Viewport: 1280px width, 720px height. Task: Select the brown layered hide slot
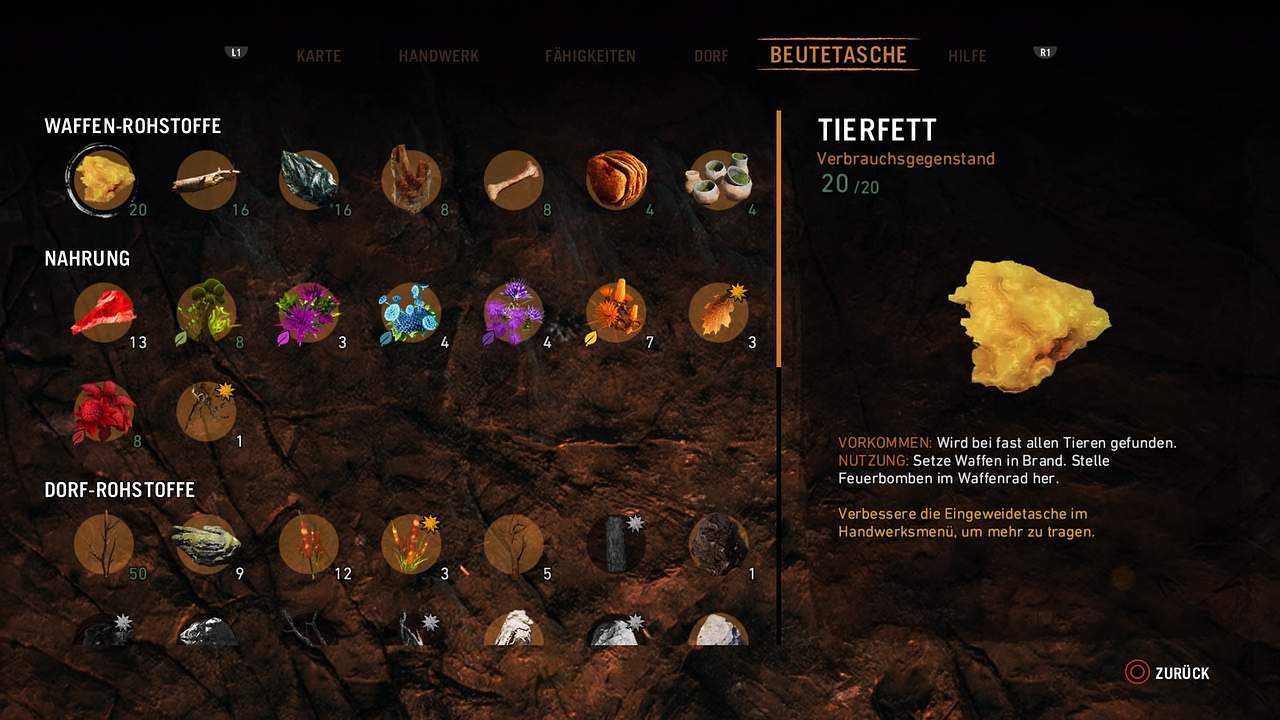coord(616,180)
